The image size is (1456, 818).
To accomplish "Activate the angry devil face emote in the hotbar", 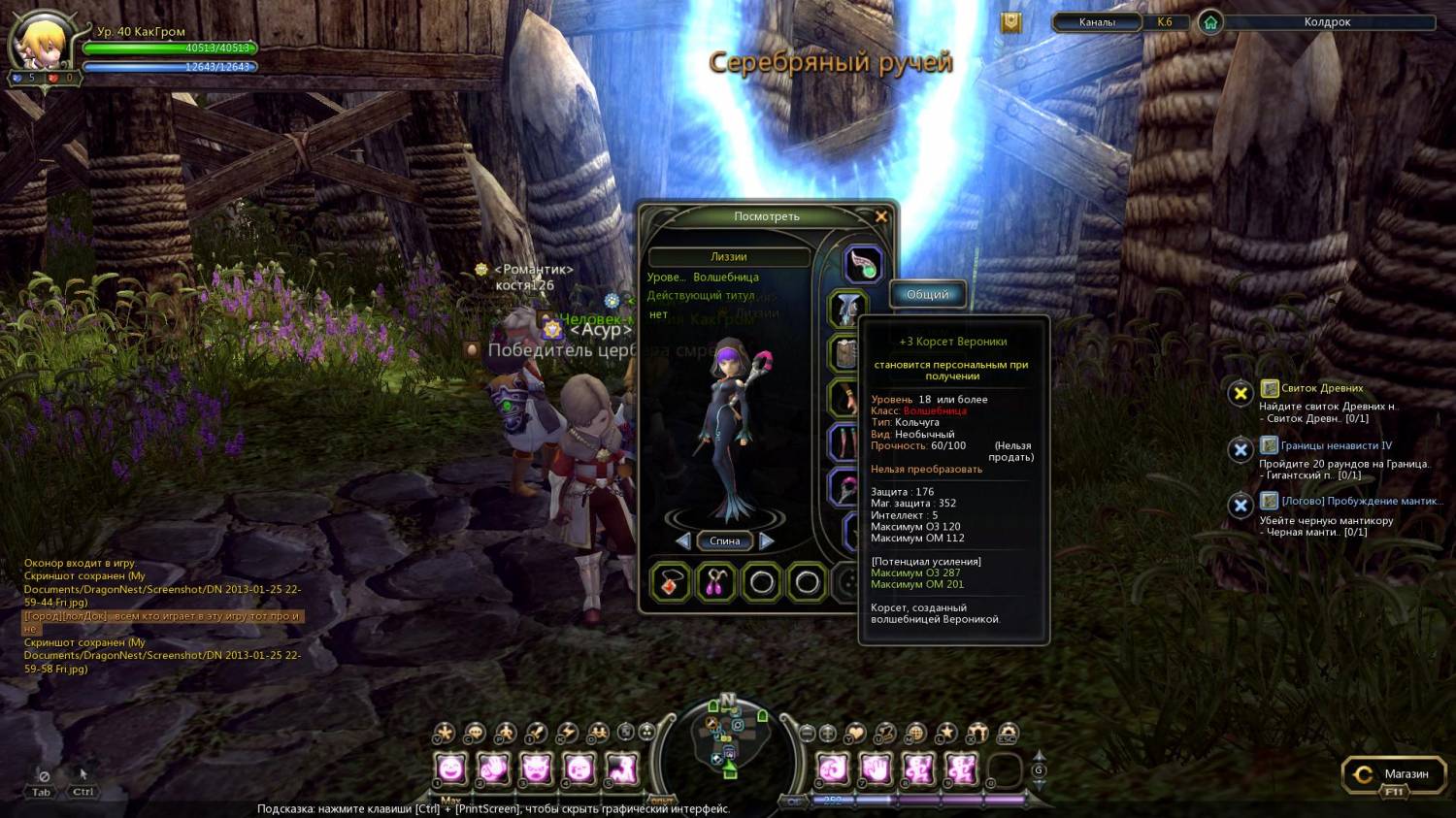I will (536, 770).
